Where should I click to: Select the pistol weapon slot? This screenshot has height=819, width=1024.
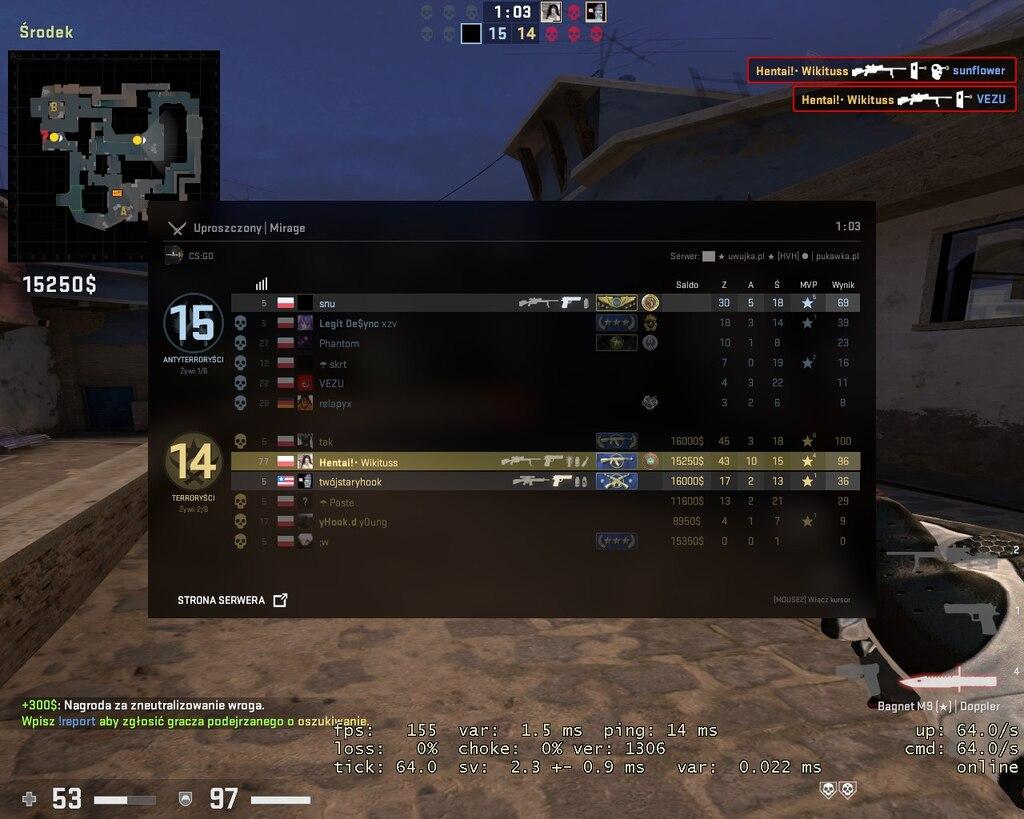(x=971, y=617)
